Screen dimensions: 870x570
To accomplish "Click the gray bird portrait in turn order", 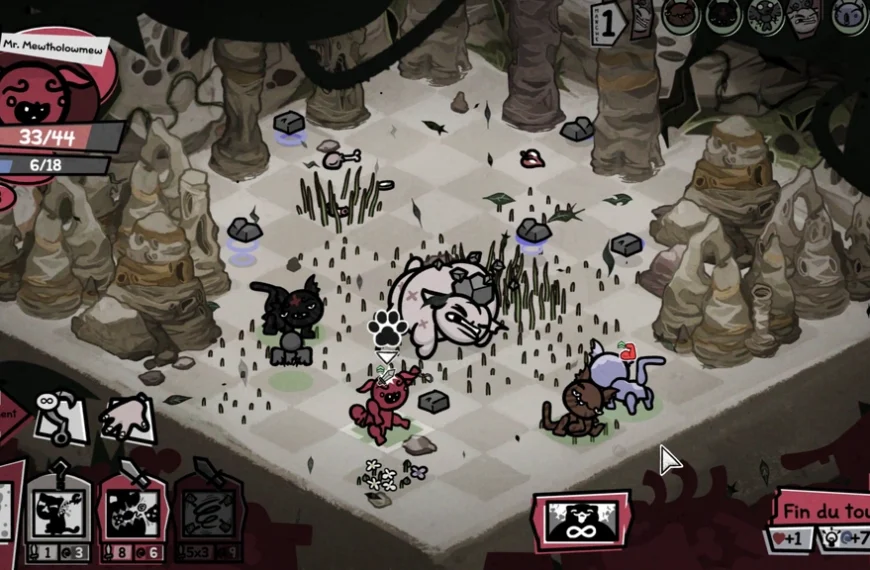I will coord(766,15).
